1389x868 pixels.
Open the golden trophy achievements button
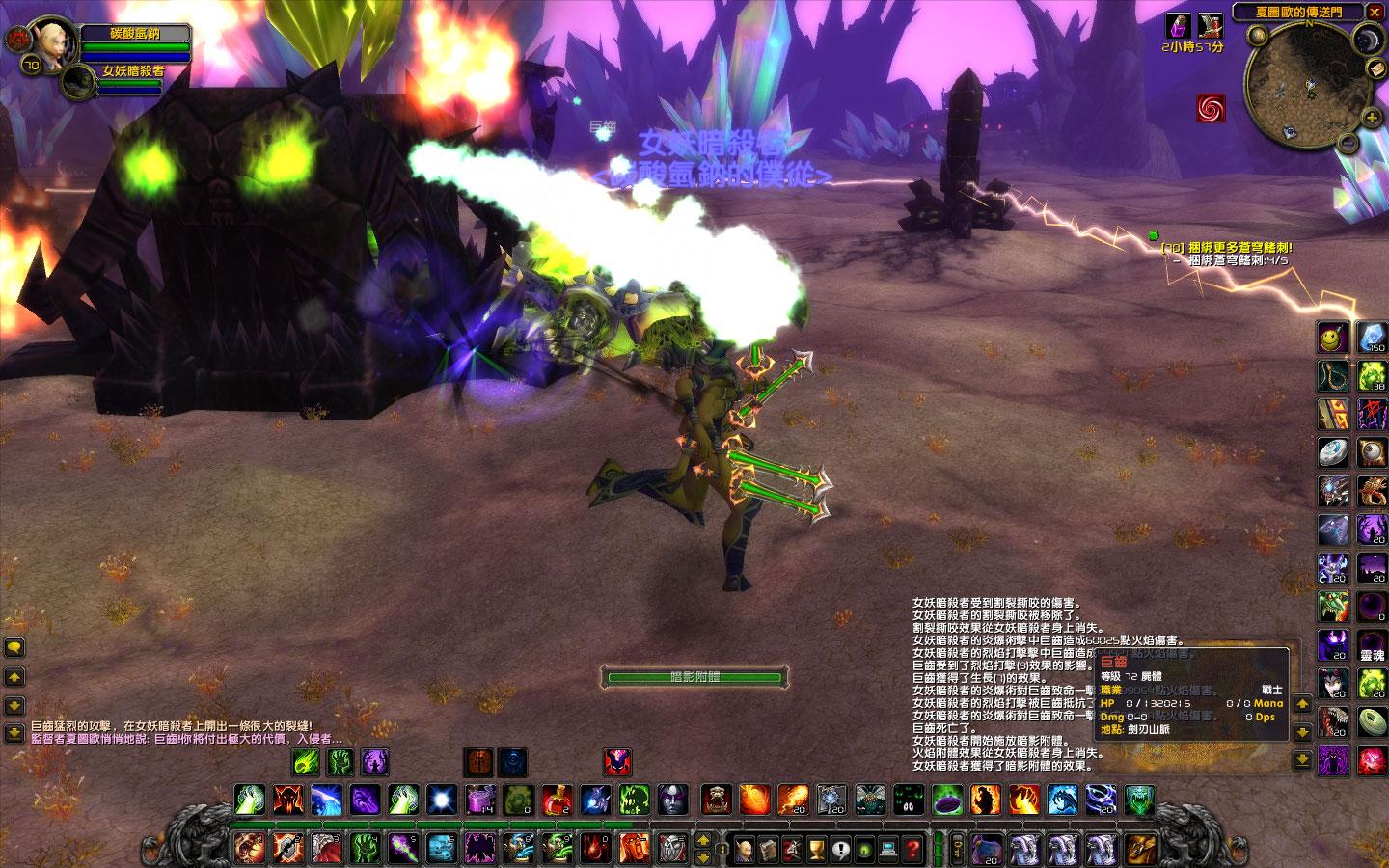816,850
